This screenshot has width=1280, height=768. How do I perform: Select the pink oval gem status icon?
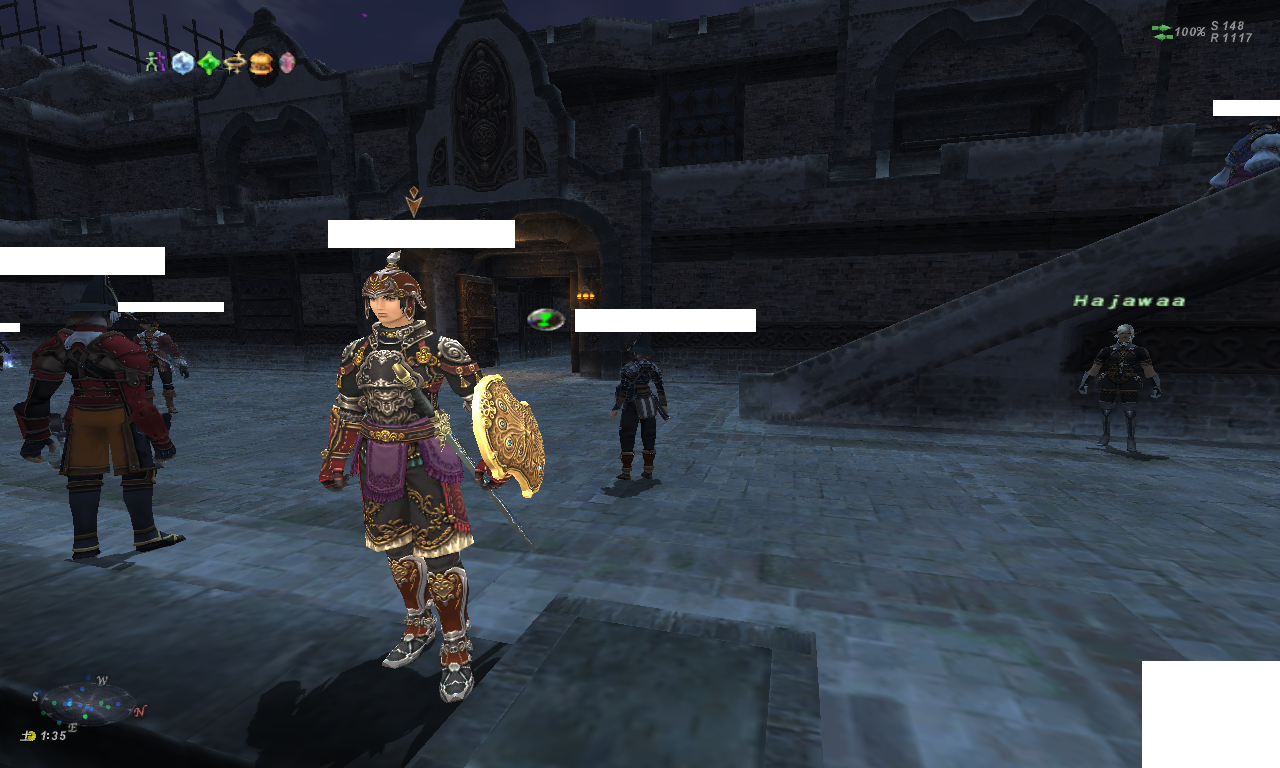(x=287, y=63)
